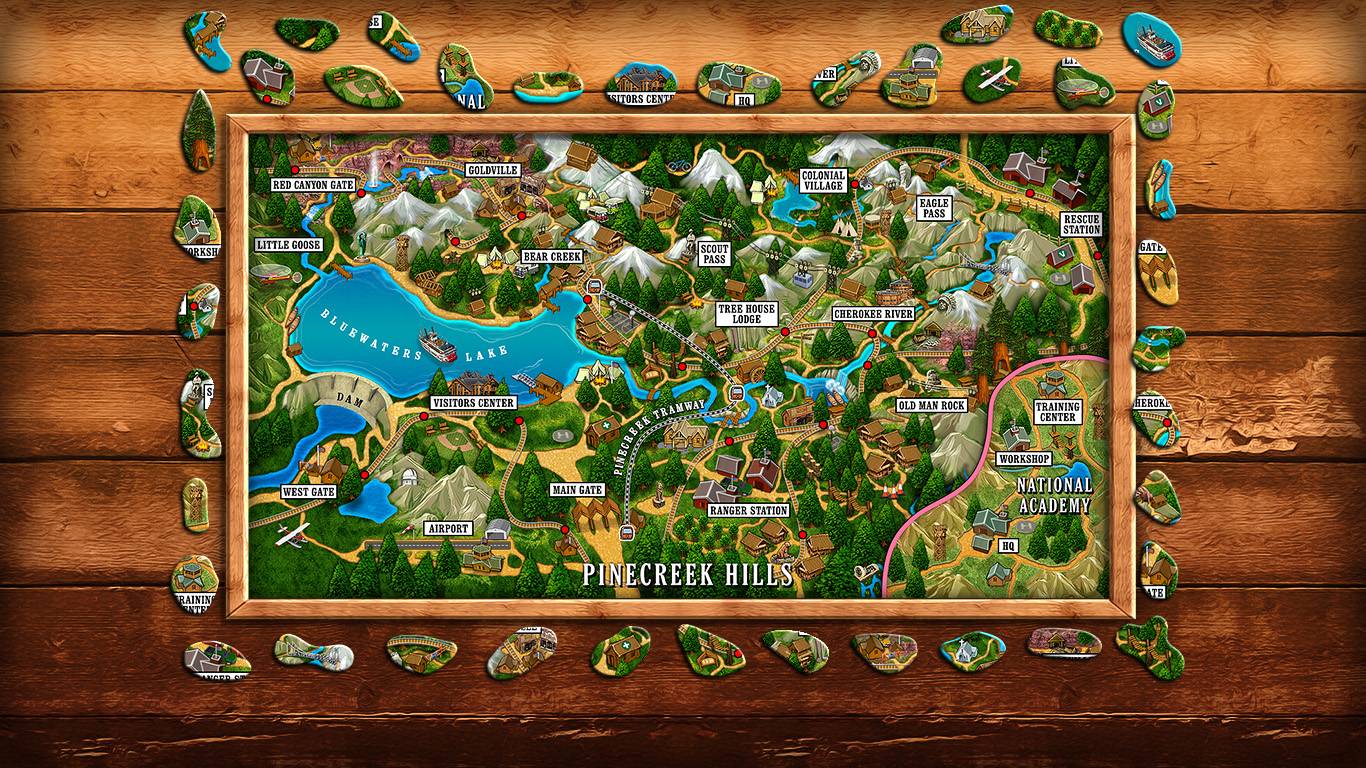Pick the large tan house puzzle piece
This screenshot has width=1366, height=768.
pyautogui.click(x=974, y=26)
